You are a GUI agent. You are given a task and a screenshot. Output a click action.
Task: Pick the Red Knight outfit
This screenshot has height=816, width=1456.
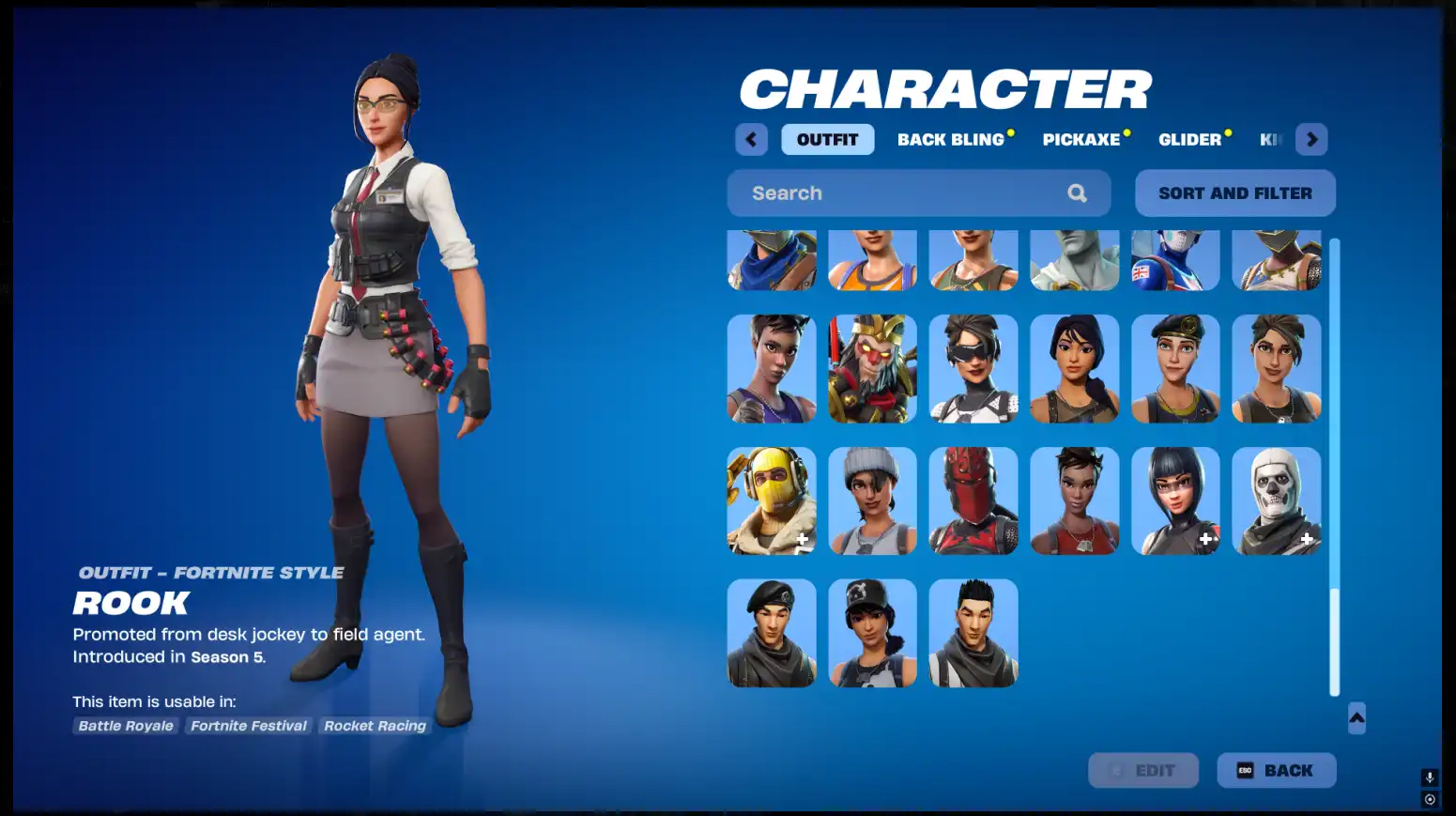coord(973,500)
